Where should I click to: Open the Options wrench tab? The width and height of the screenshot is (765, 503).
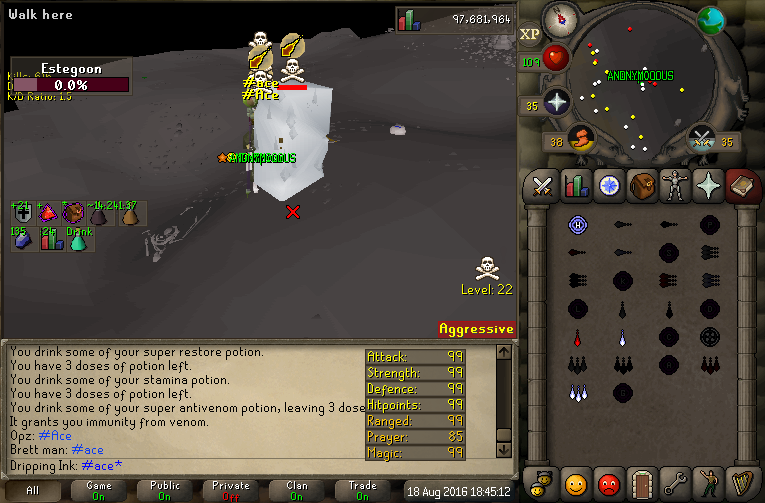(674, 484)
